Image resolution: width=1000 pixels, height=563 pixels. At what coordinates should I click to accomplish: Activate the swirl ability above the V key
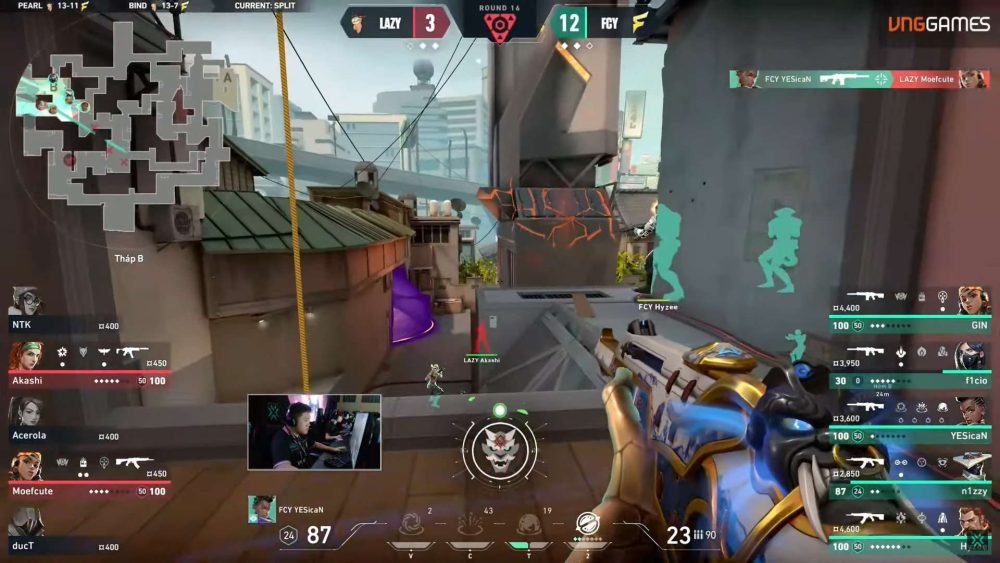(411, 524)
